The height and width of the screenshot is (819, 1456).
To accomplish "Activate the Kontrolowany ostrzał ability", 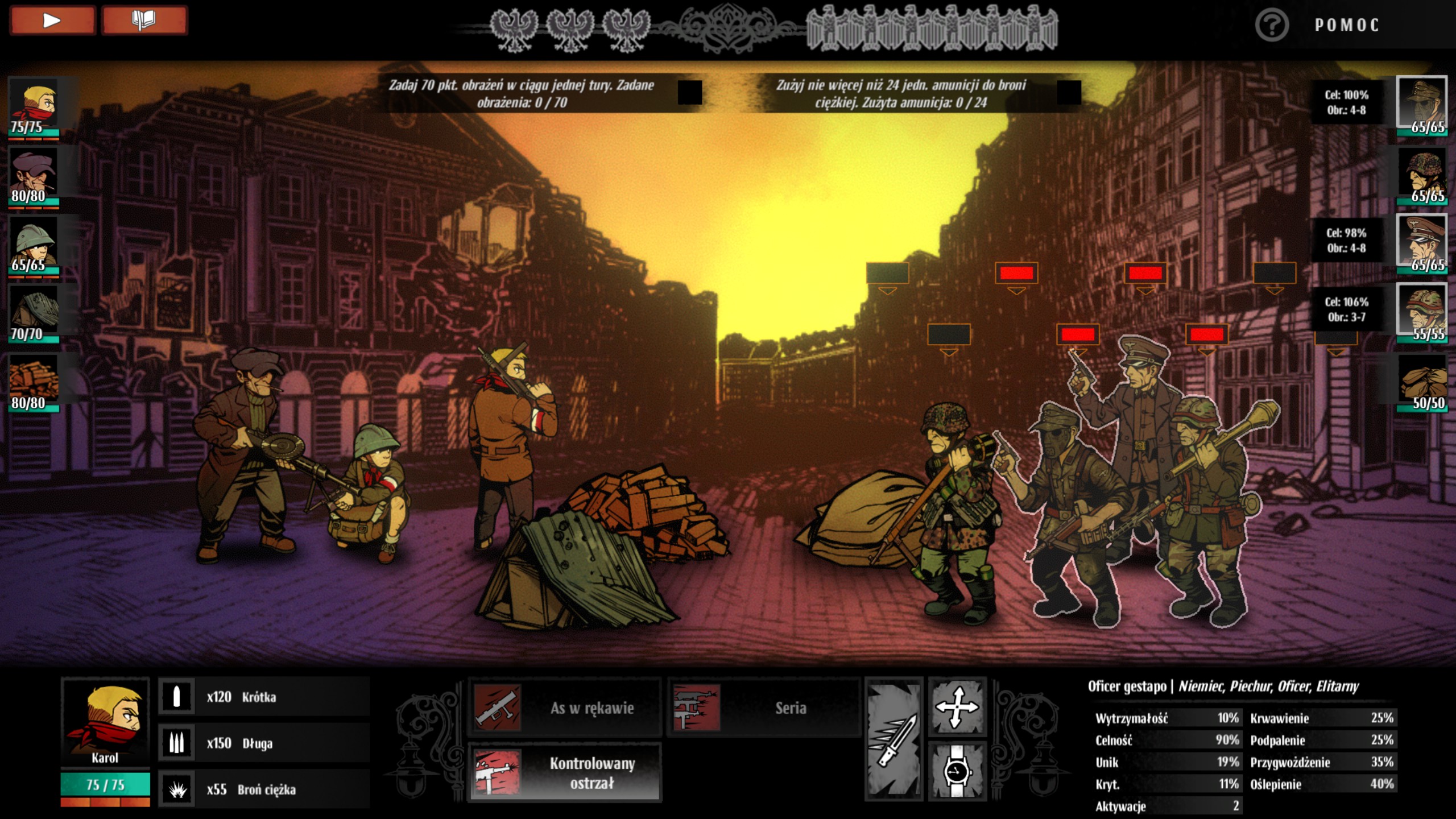I will pos(564,772).
